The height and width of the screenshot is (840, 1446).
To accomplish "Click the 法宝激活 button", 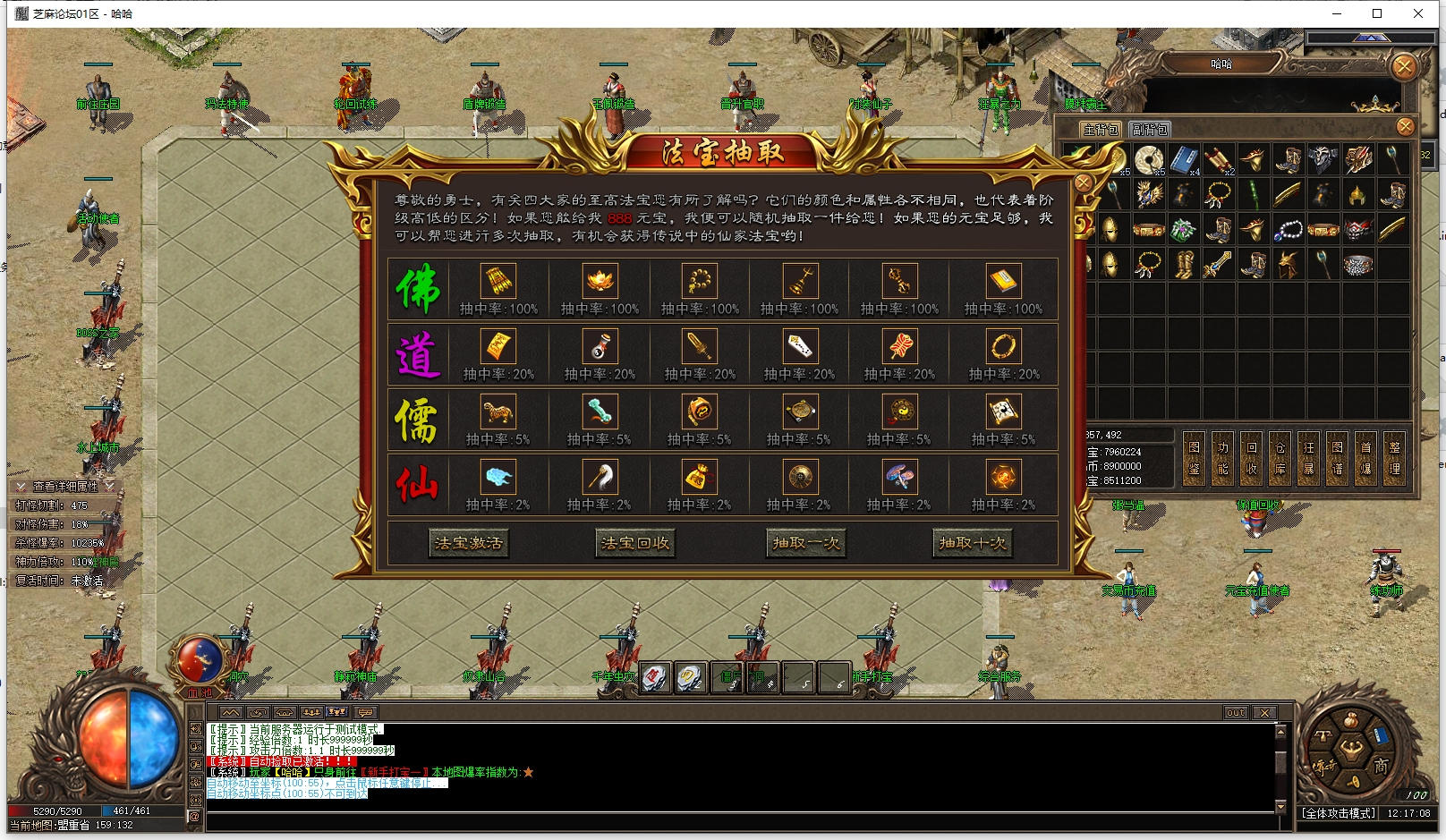I will [x=468, y=543].
